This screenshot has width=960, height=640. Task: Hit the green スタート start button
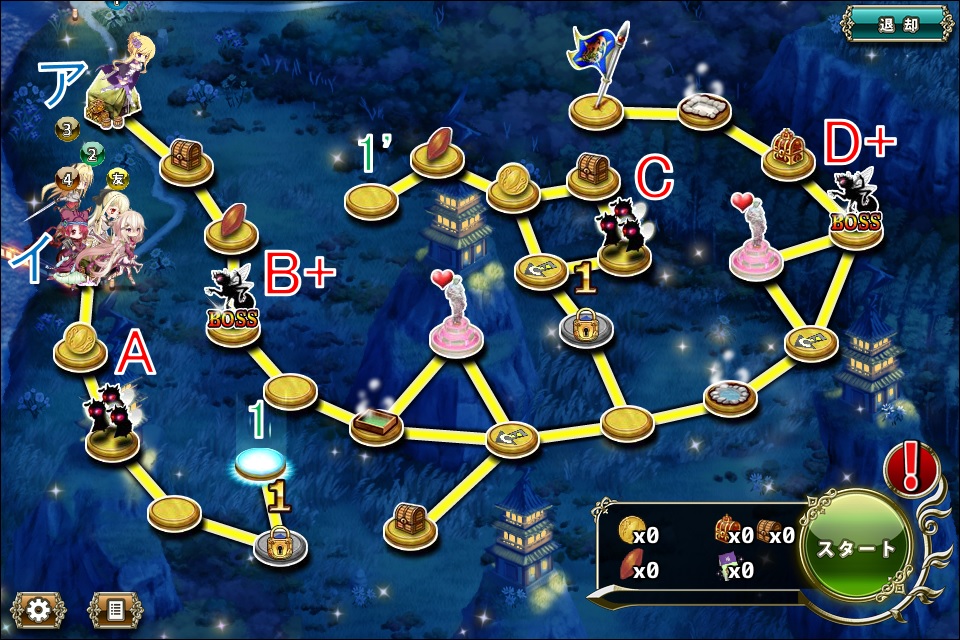tap(857, 548)
